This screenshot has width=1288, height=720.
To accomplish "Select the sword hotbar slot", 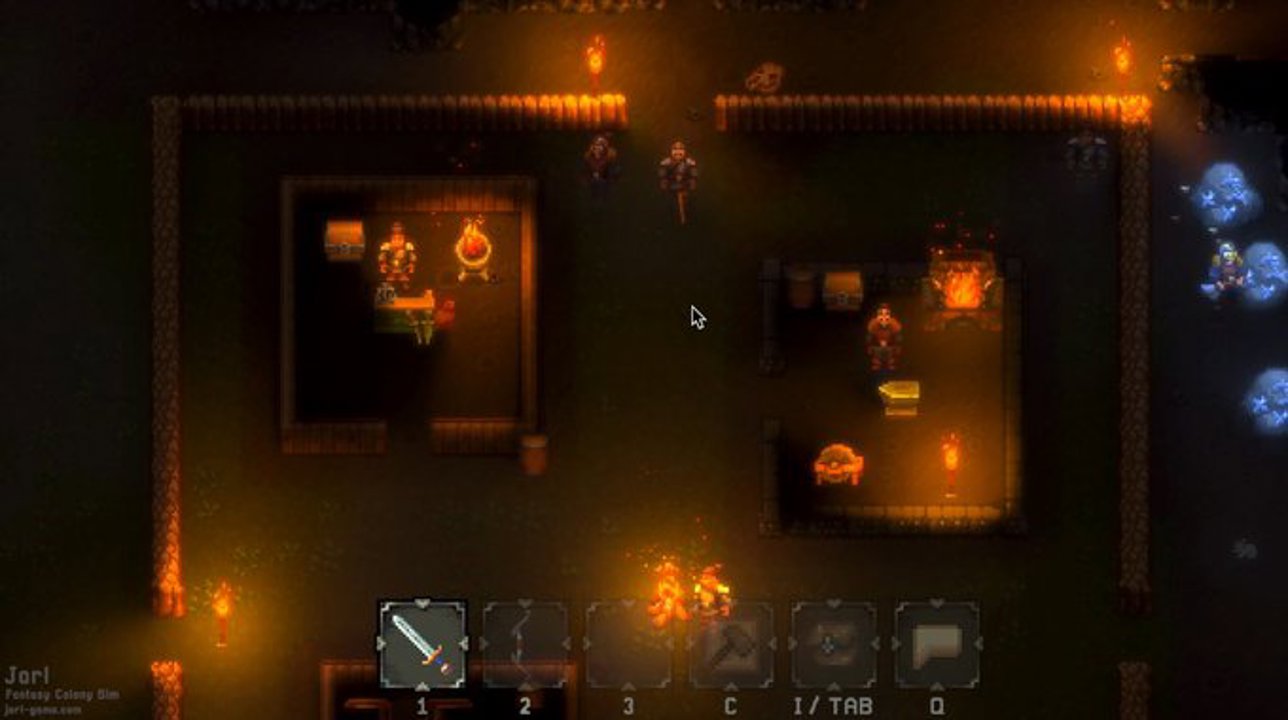I will 423,645.
